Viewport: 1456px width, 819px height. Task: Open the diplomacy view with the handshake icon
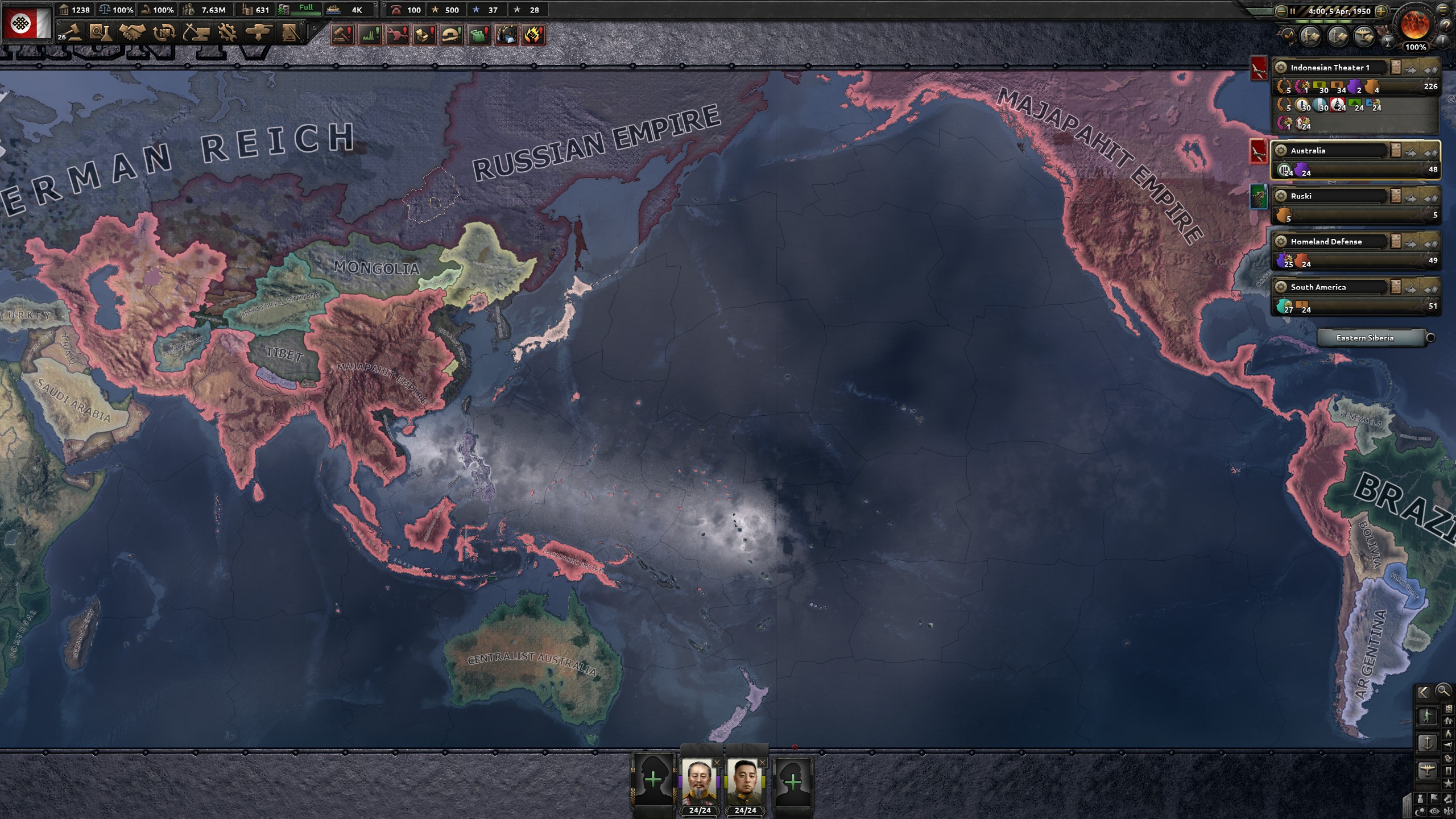point(132,32)
